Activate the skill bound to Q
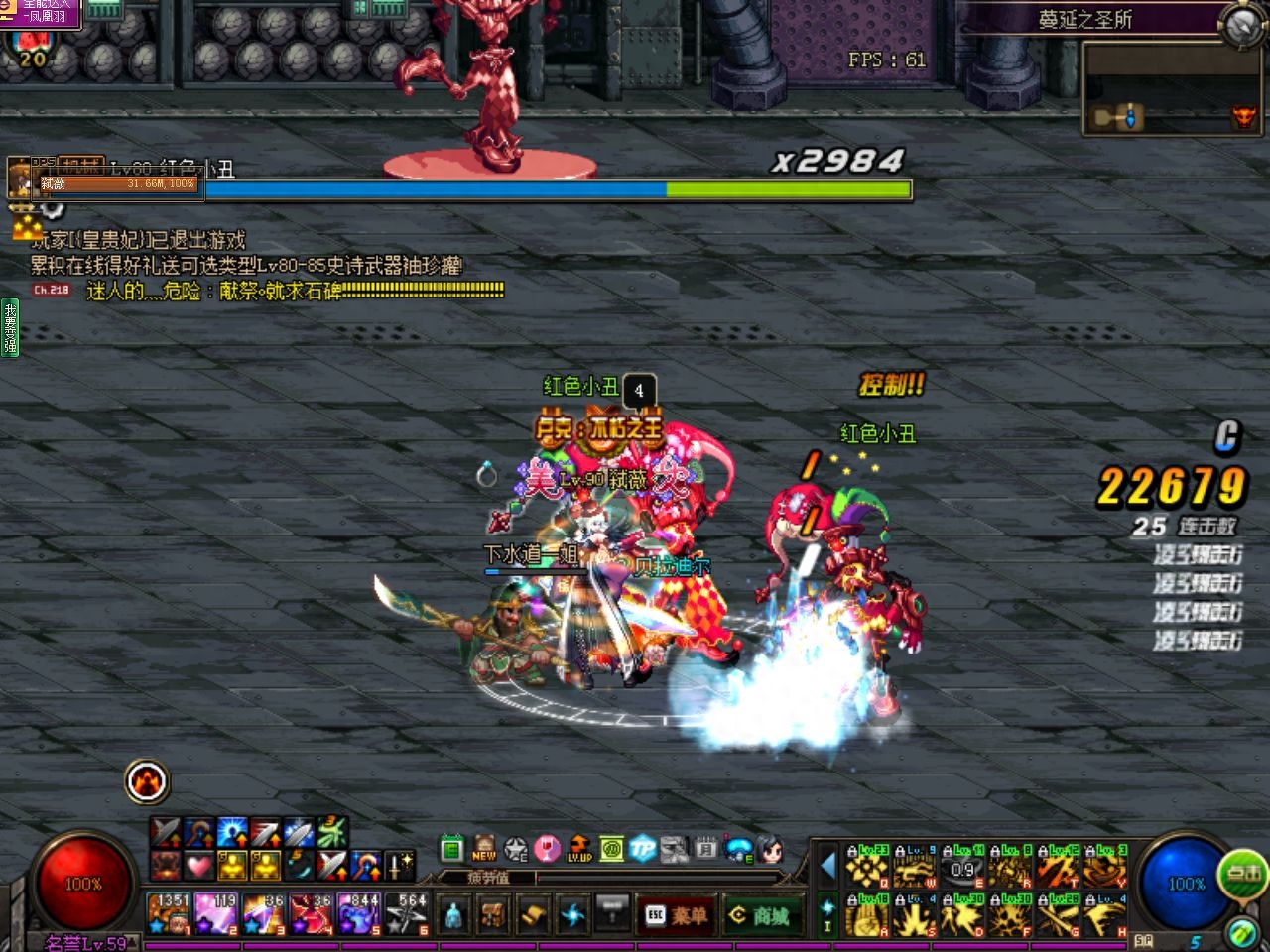This screenshot has width=1270, height=952. [866, 868]
